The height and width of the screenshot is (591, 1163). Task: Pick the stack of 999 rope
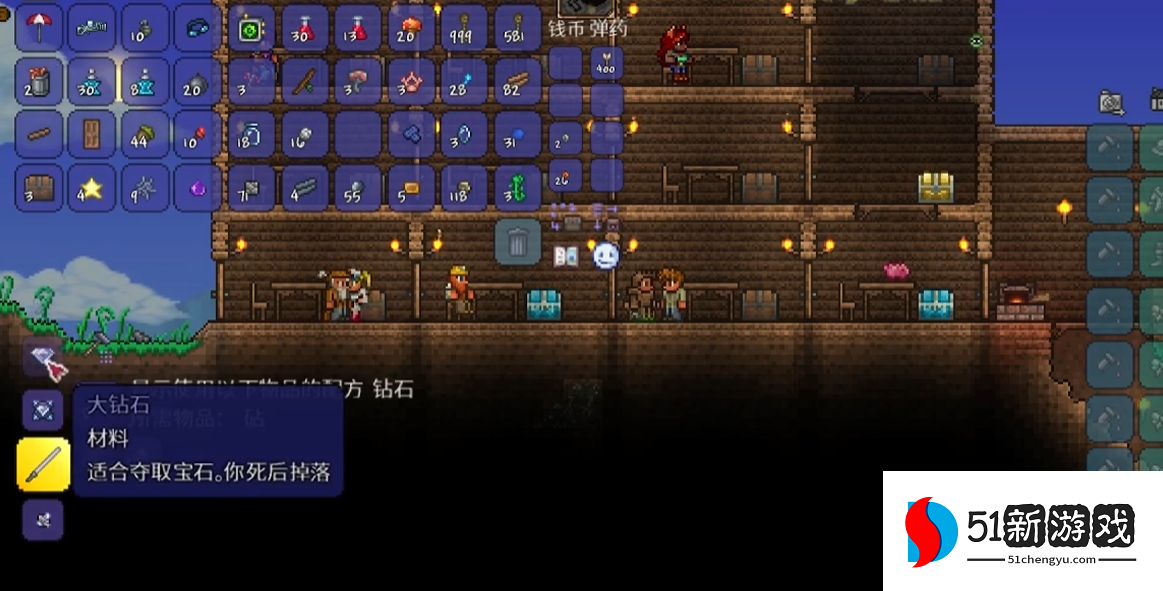(x=464, y=27)
